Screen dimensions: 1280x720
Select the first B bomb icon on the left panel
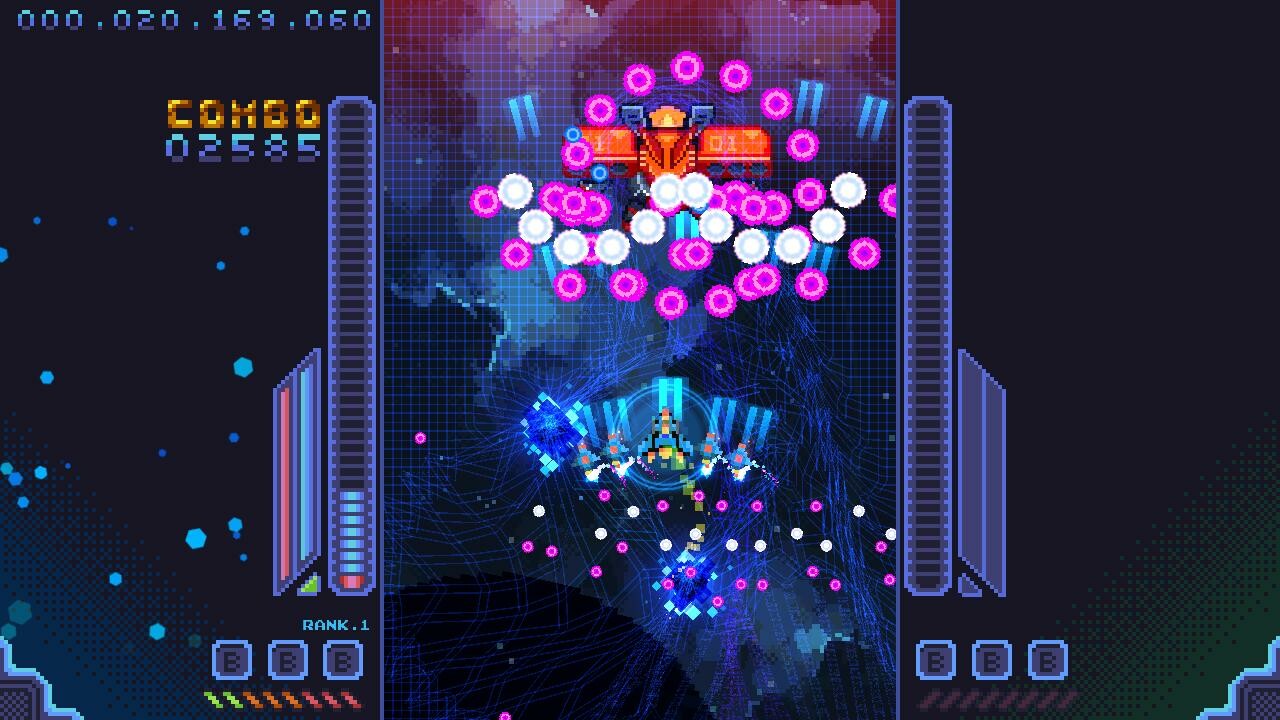tap(232, 660)
